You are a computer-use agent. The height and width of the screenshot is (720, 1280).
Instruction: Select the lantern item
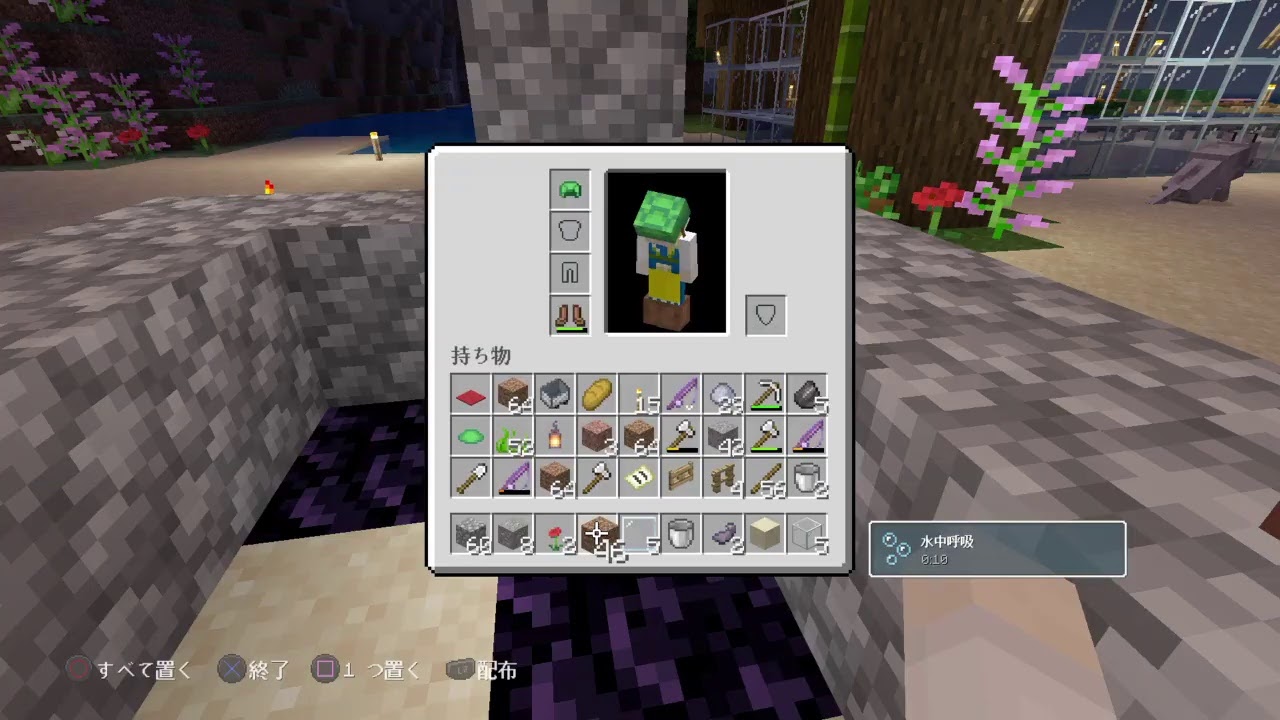pyautogui.click(x=554, y=438)
